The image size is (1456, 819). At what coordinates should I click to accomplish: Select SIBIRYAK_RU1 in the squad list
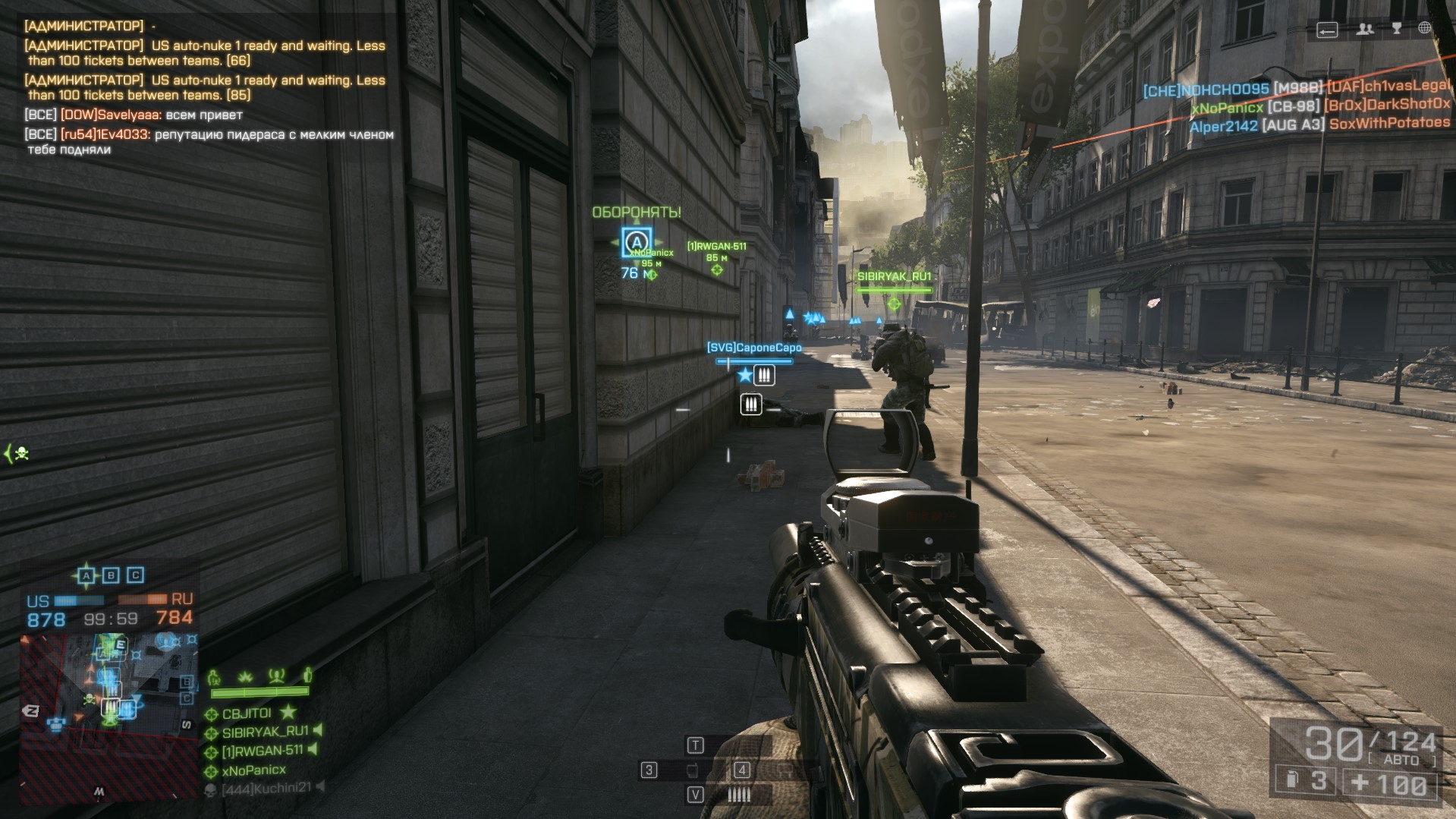coord(265,732)
